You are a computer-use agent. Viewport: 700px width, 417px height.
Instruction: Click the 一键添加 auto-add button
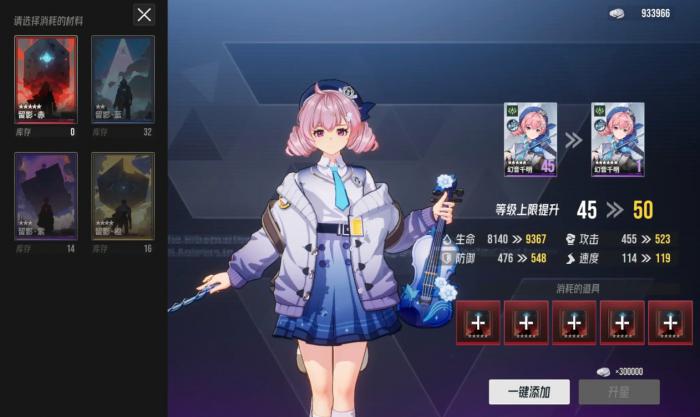pyautogui.click(x=528, y=391)
